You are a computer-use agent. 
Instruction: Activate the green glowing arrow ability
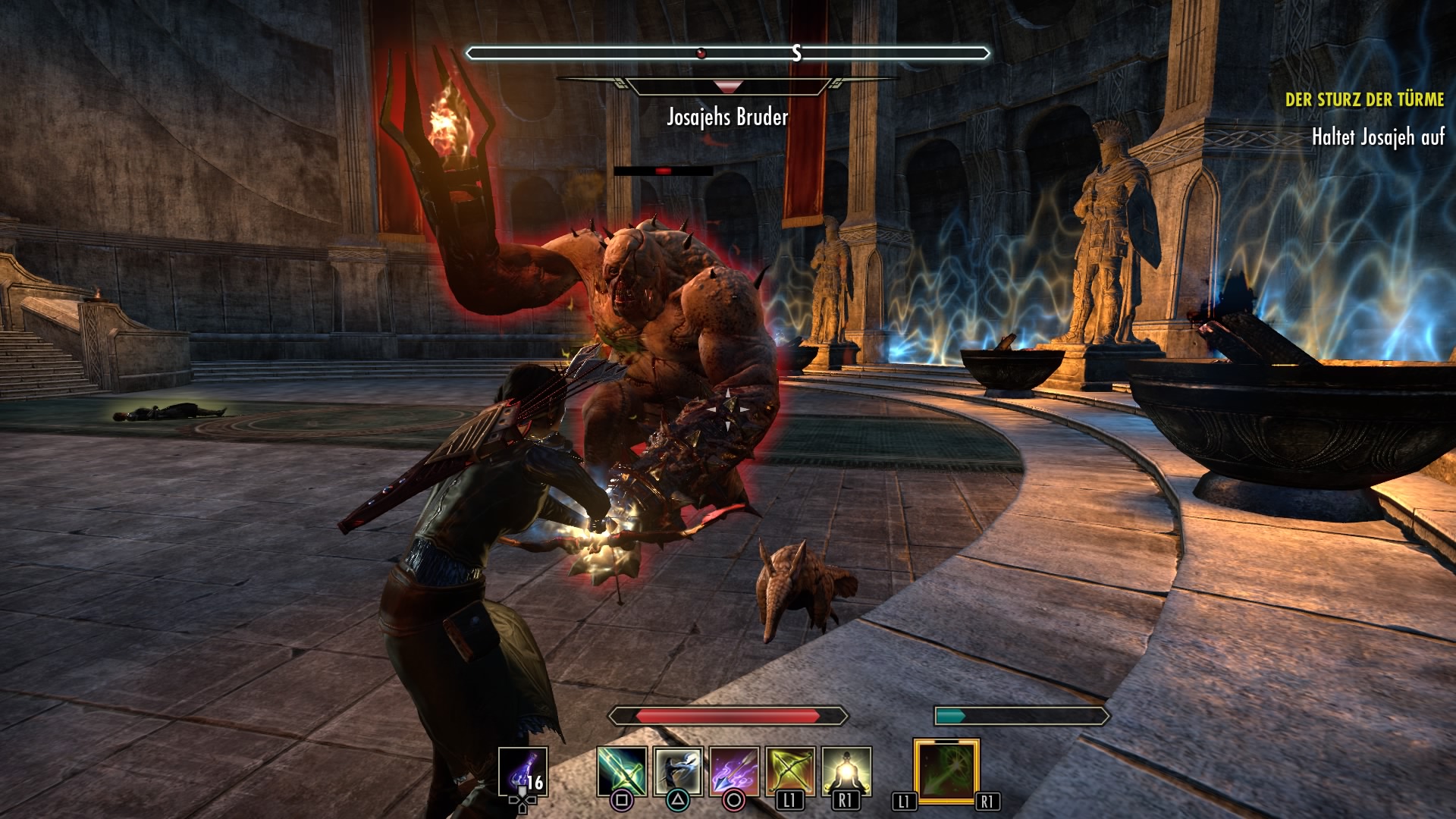(622, 771)
